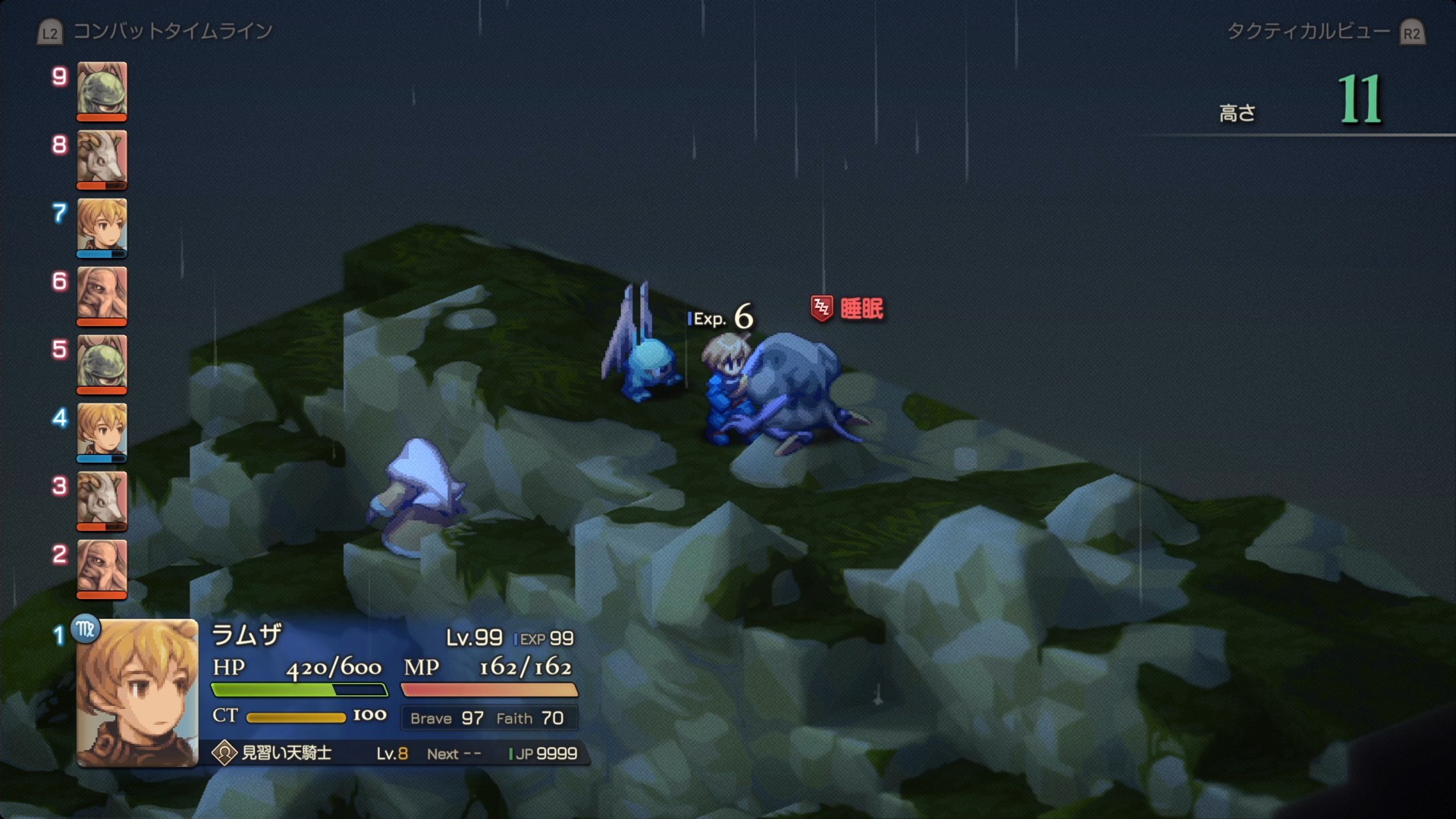Select the 見習い天騎士 job label
The image size is (1456, 819).
286,753
